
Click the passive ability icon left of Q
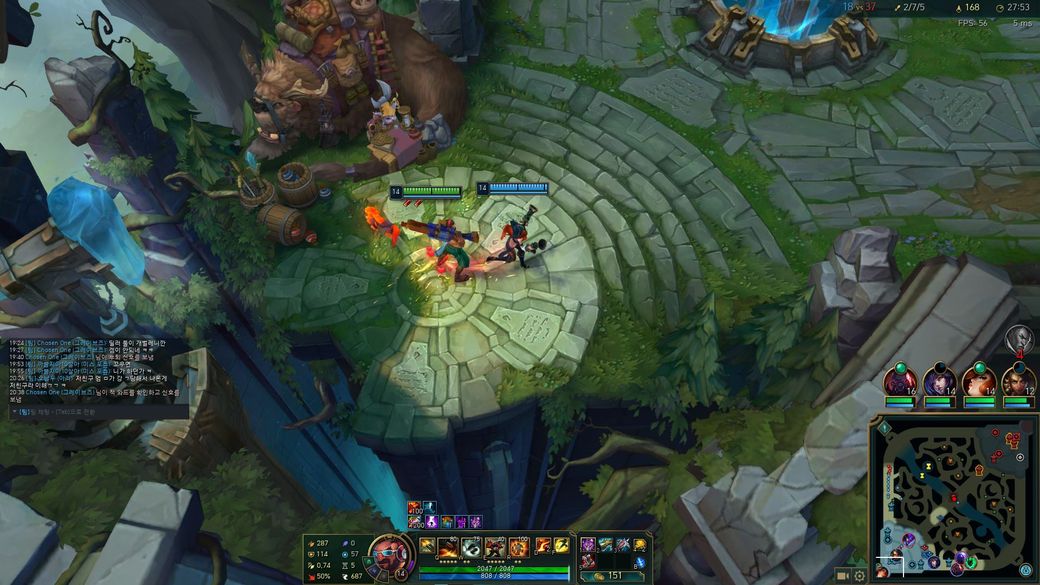click(427, 545)
